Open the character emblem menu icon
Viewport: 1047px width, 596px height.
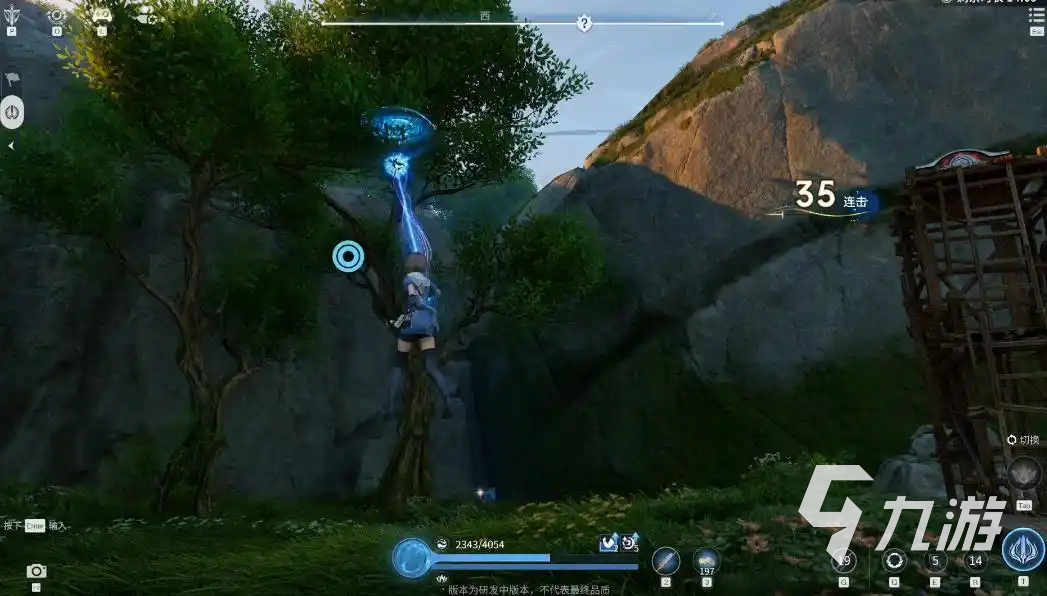tap(12, 15)
